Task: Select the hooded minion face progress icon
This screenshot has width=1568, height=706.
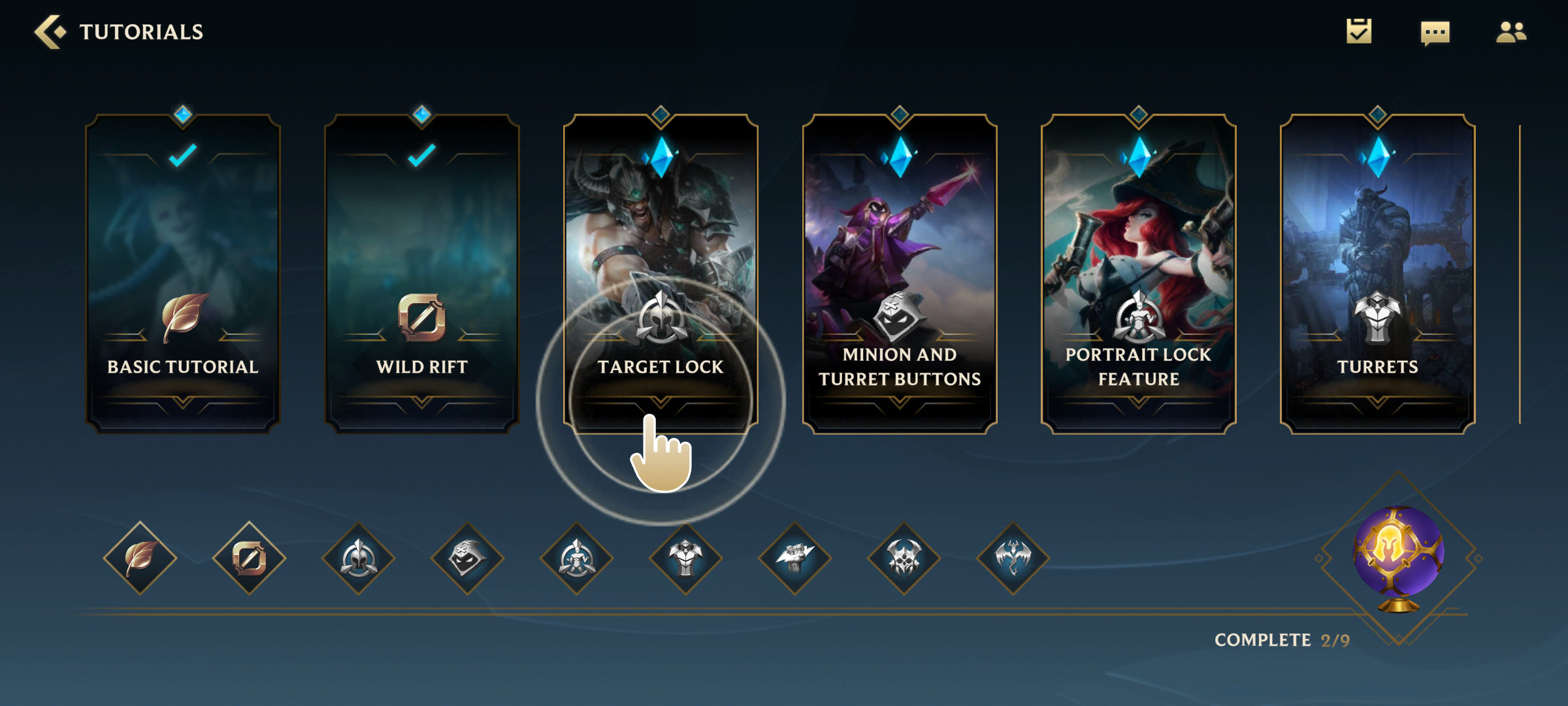Action: tap(468, 558)
